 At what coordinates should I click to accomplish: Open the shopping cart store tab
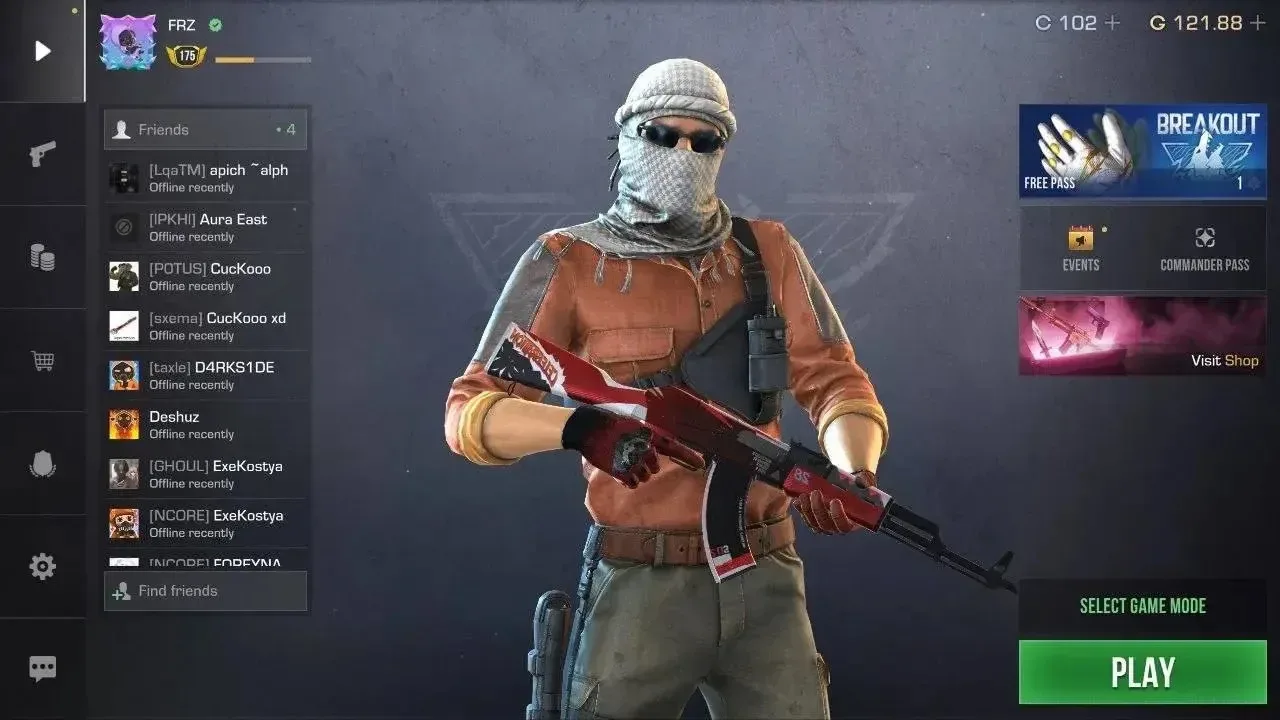click(x=42, y=360)
